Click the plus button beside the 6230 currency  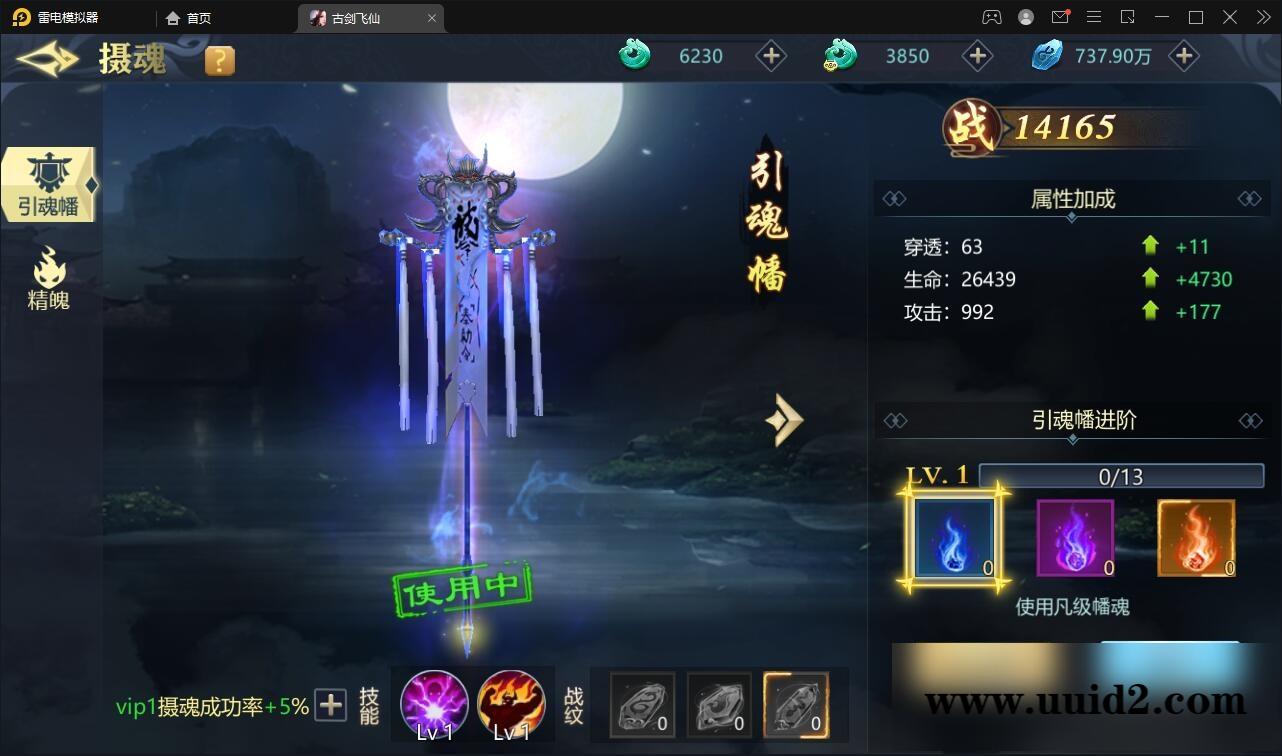771,56
